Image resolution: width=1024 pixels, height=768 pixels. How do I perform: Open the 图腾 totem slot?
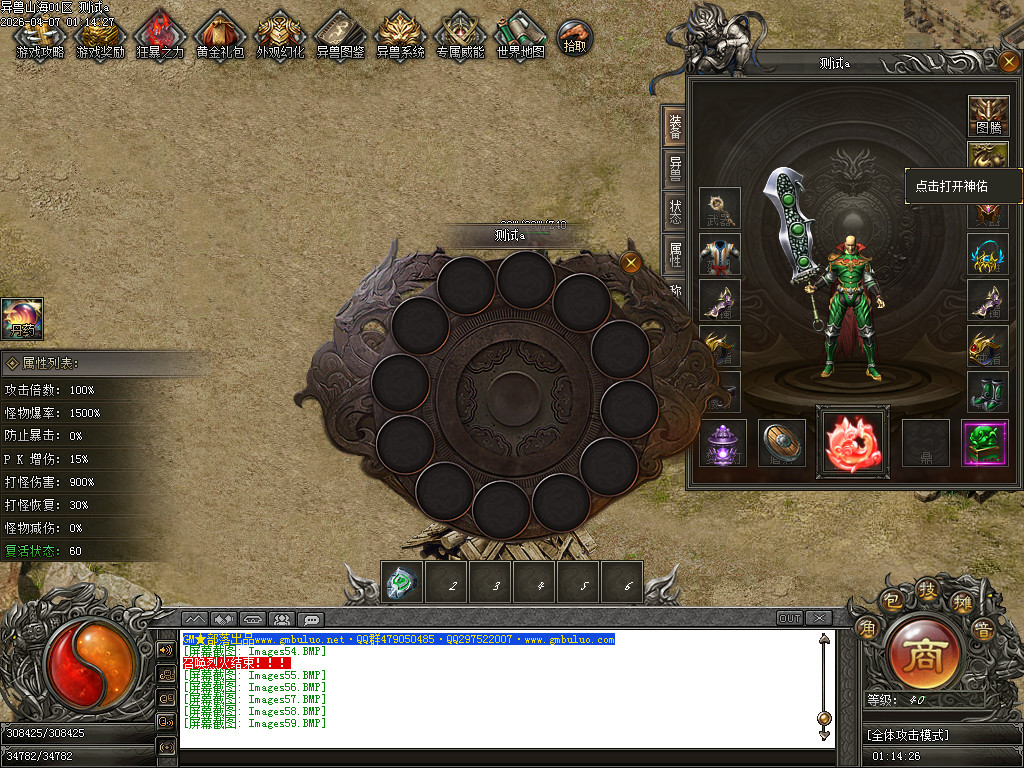point(988,116)
